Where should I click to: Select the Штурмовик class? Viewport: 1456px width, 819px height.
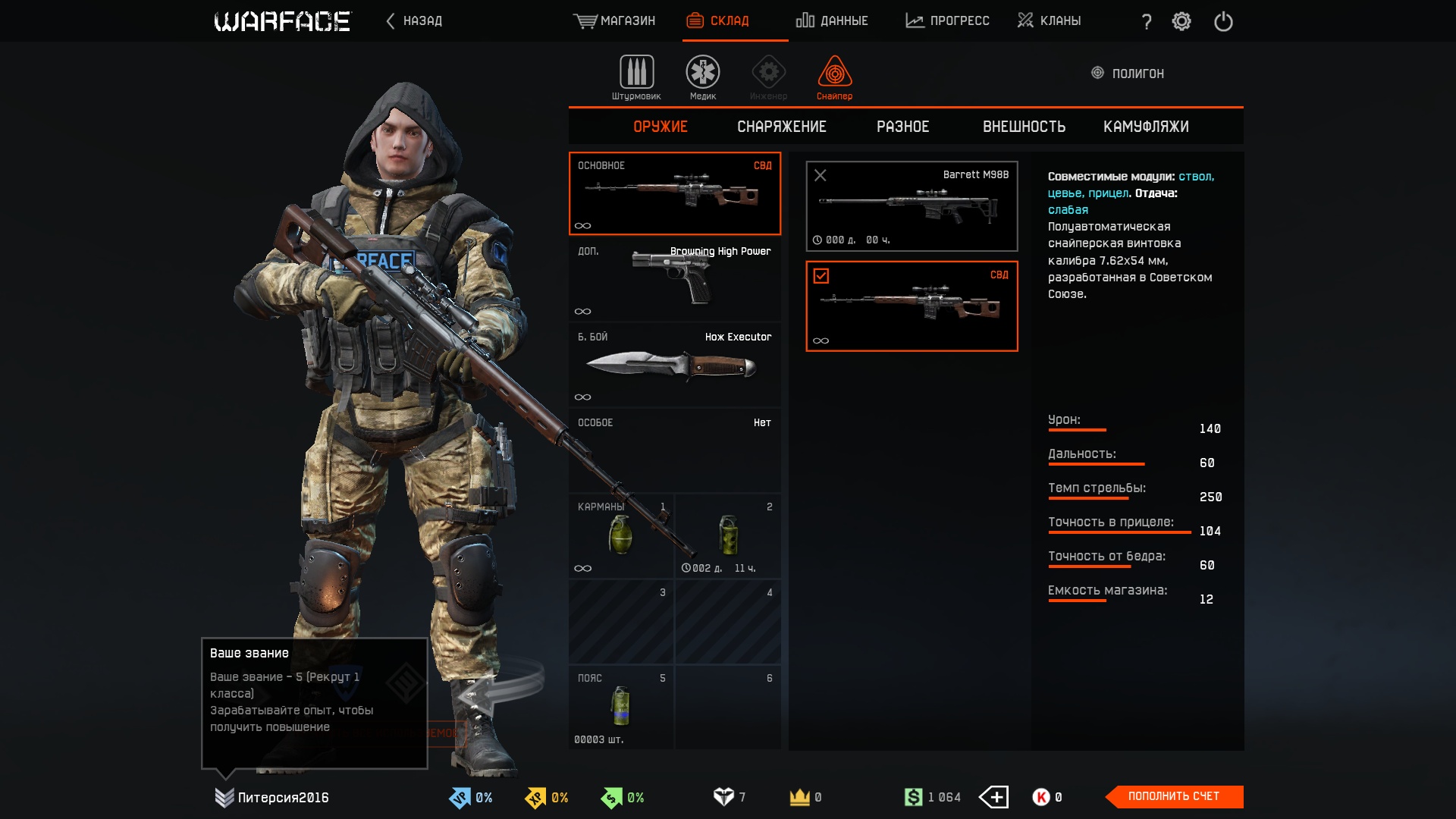pyautogui.click(x=636, y=77)
